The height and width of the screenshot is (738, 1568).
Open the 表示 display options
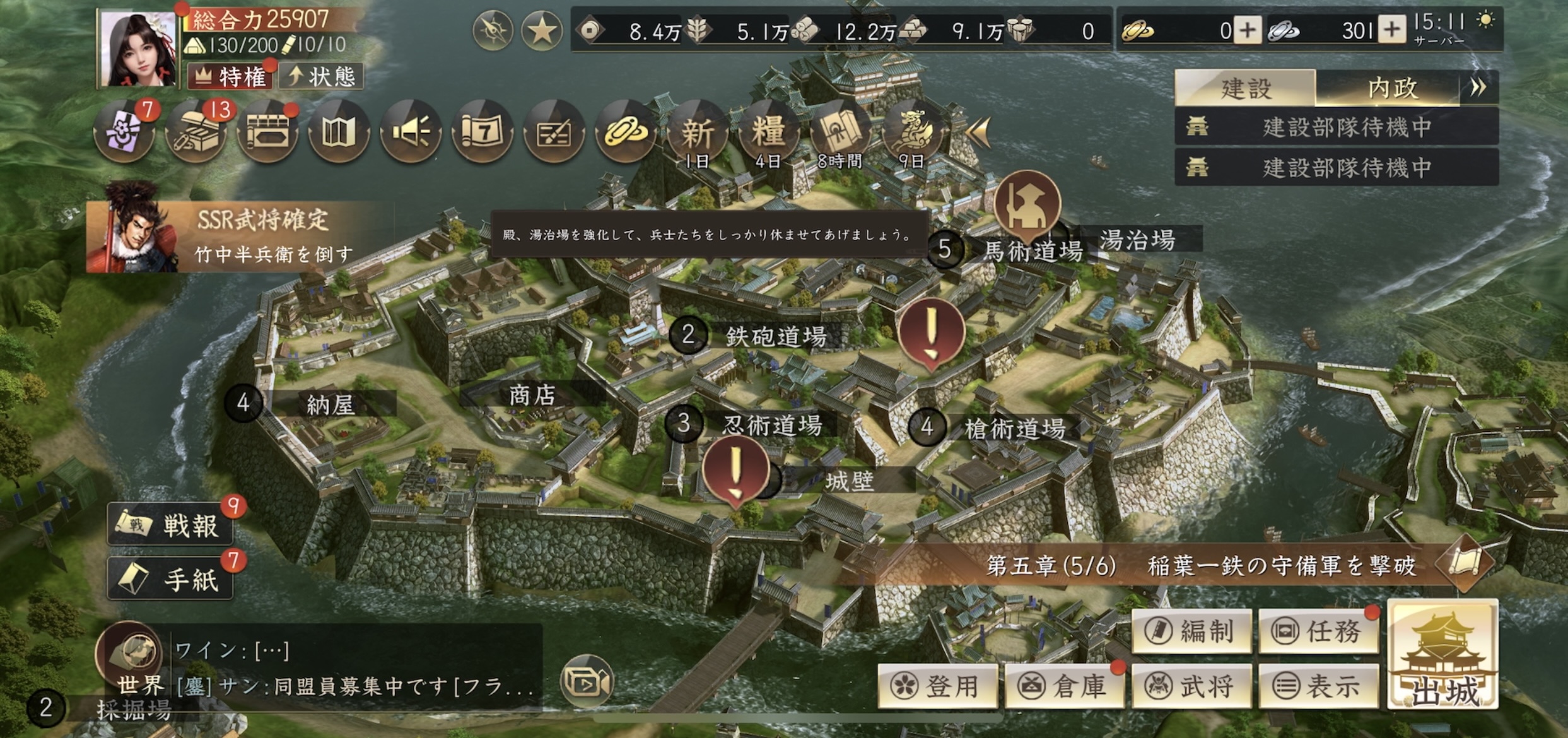pyautogui.click(x=1318, y=686)
